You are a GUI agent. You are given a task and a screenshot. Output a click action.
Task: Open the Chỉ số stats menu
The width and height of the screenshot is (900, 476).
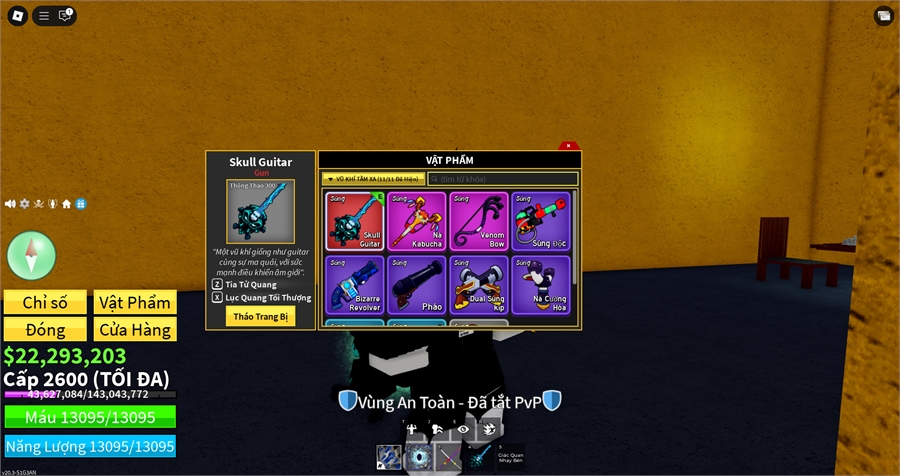tap(45, 302)
